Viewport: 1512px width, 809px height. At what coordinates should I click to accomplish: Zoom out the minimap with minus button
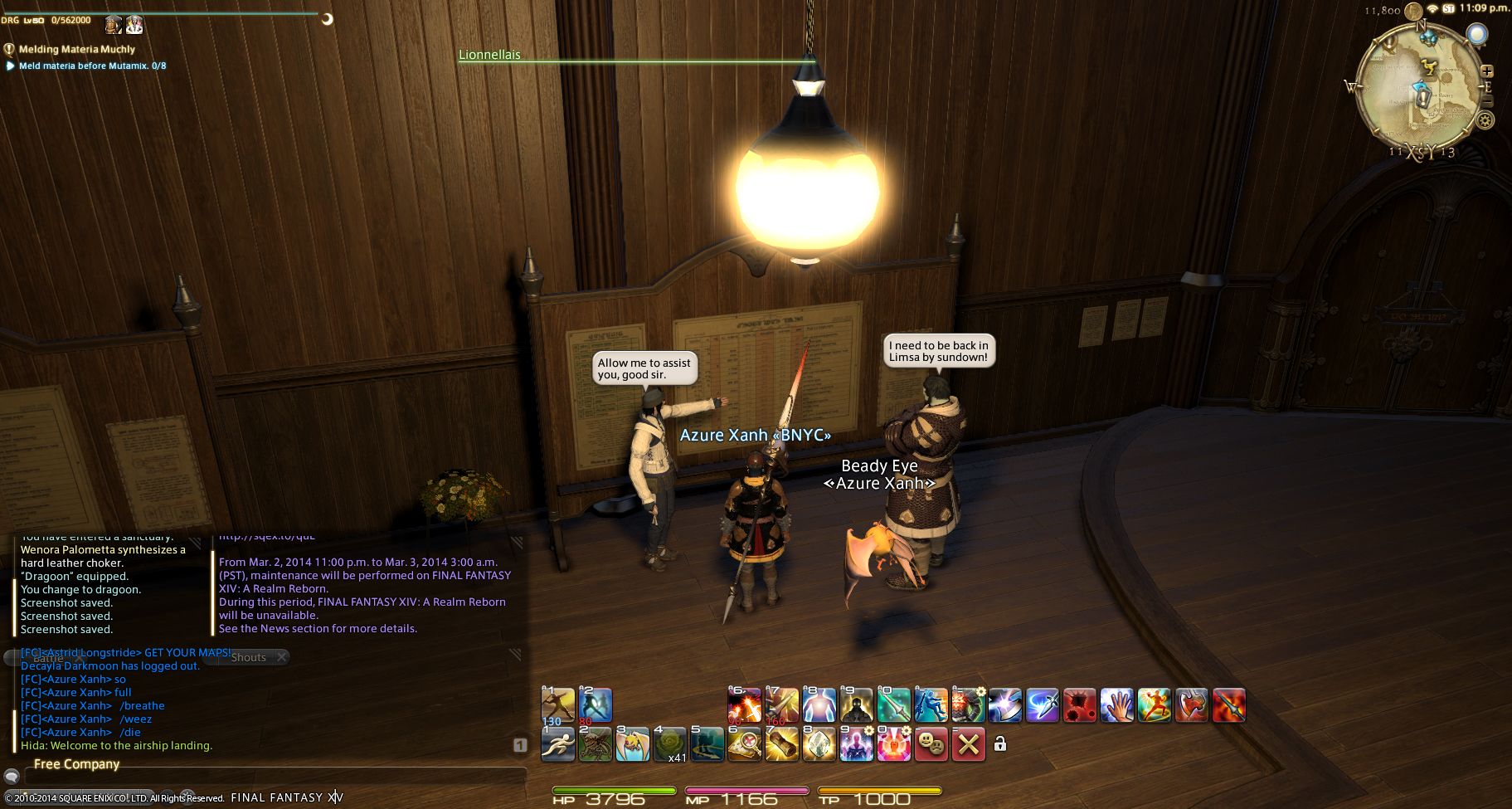1487,101
